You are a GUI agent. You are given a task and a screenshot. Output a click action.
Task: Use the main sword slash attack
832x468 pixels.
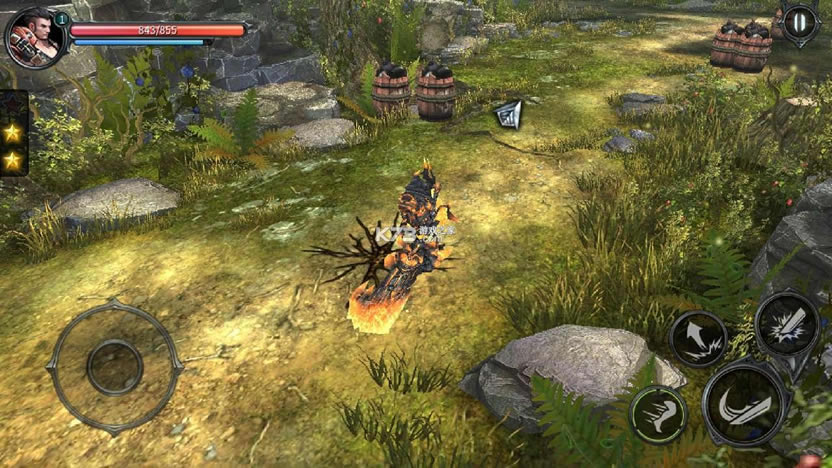[743, 403]
